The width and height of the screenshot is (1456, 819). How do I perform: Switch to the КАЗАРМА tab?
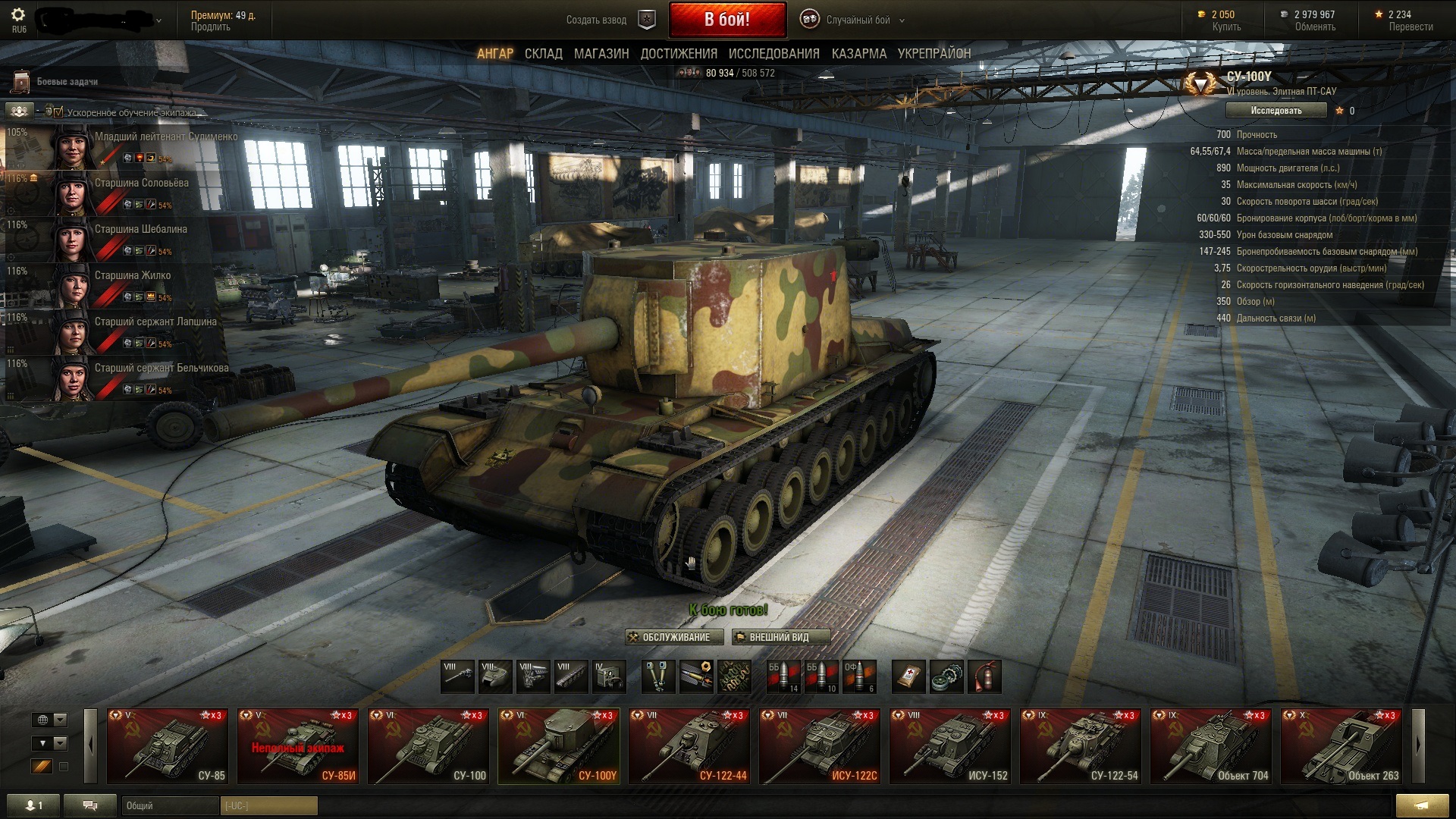tap(858, 54)
